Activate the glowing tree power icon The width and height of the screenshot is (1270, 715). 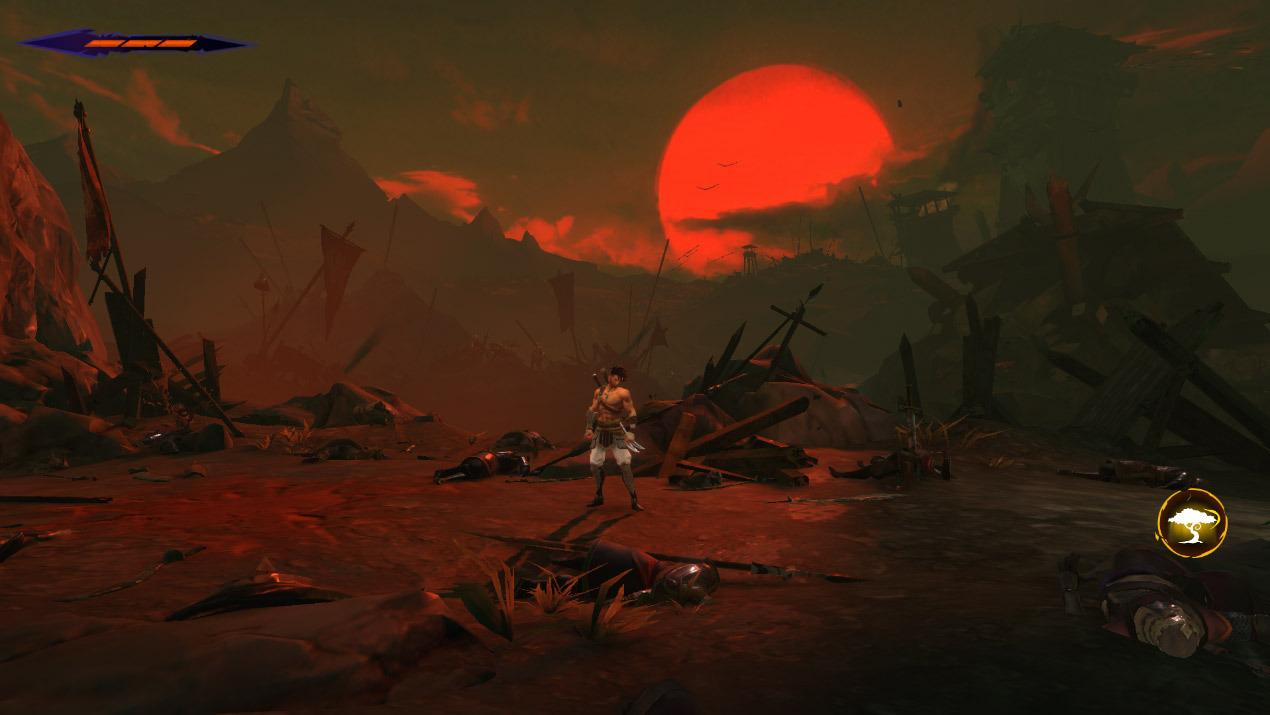(x=1191, y=523)
